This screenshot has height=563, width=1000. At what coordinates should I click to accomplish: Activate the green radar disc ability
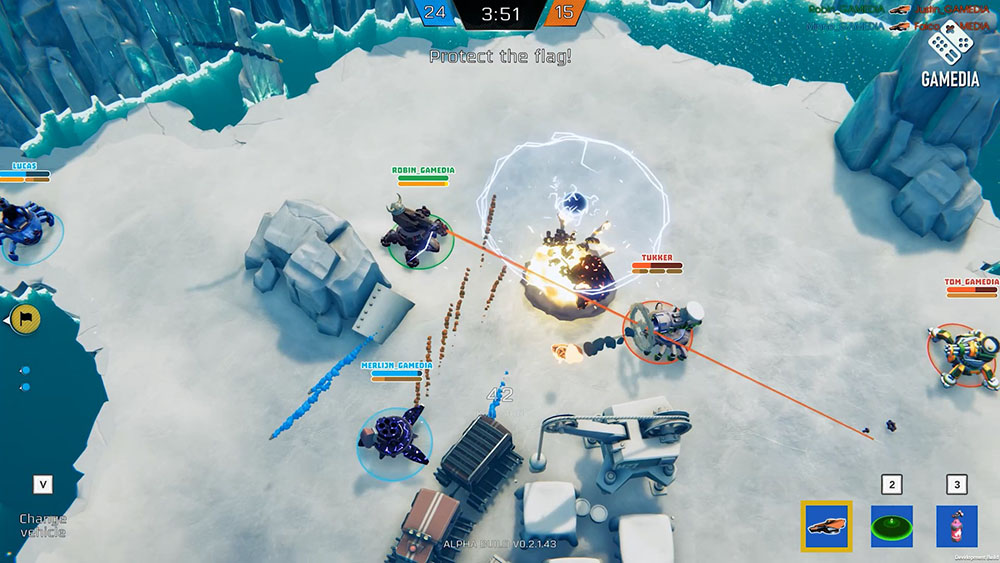(x=891, y=526)
